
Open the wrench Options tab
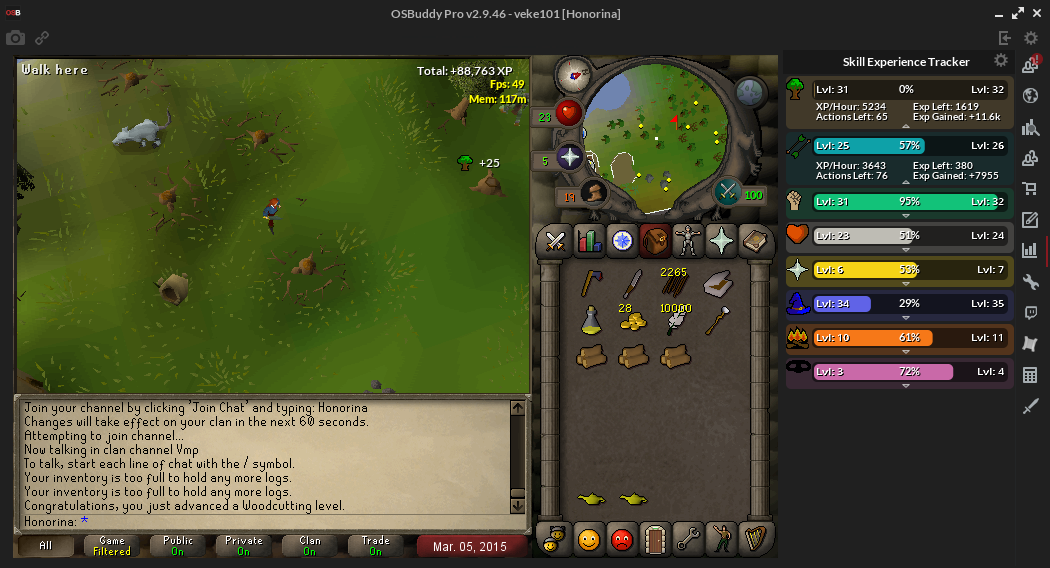pos(687,540)
